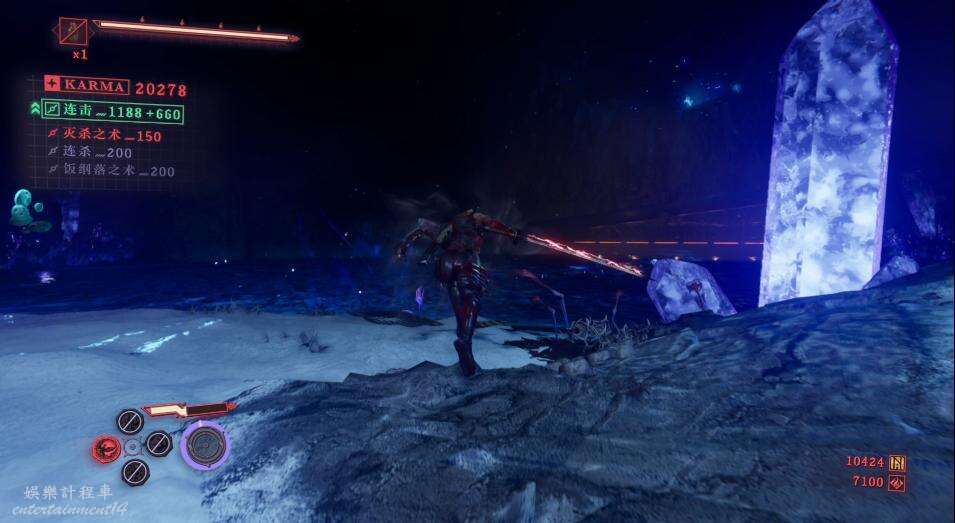Choose the red 灭杀之术 entry
This screenshot has width=955, height=523.
(x=106, y=136)
